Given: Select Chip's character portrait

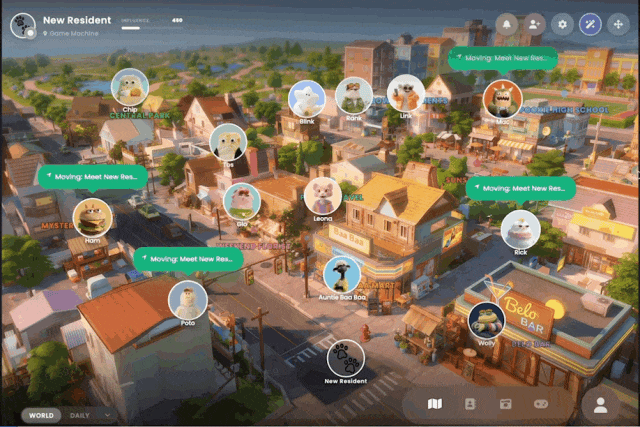Looking at the screenshot, I should (130, 86).
